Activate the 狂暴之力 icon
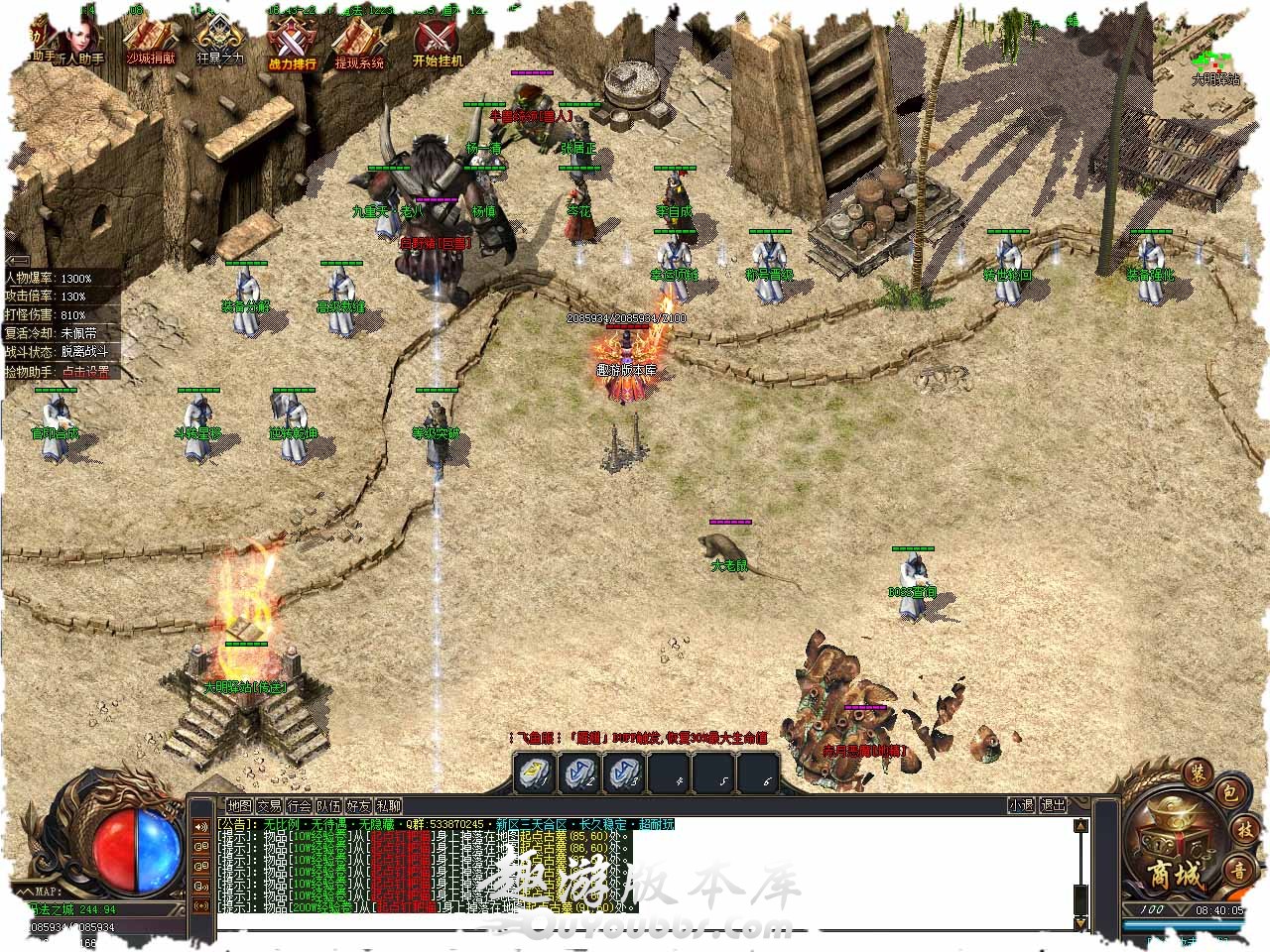The width and height of the screenshot is (1270, 952). pyautogui.click(x=219, y=44)
